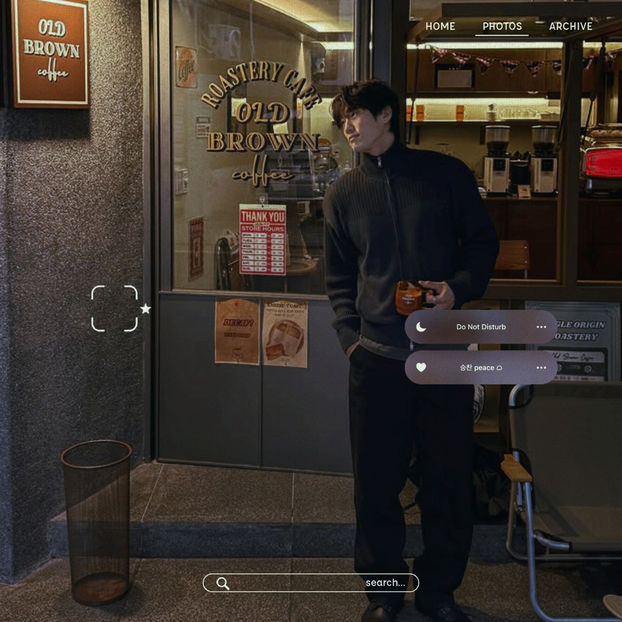Click the magnifying glass search icon

[x=223, y=583]
